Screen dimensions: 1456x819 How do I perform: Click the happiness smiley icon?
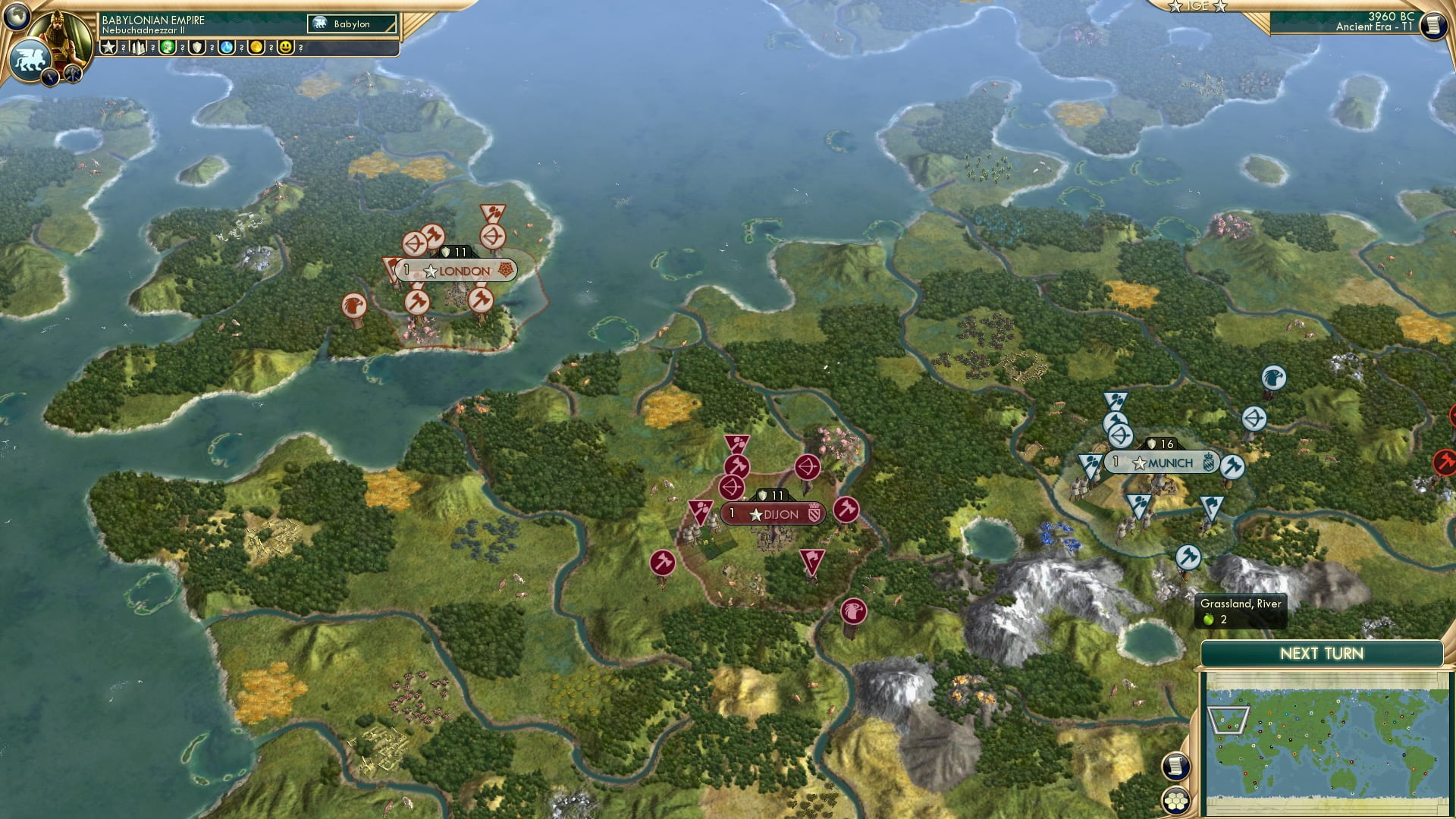pyautogui.click(x=286, y=47)
